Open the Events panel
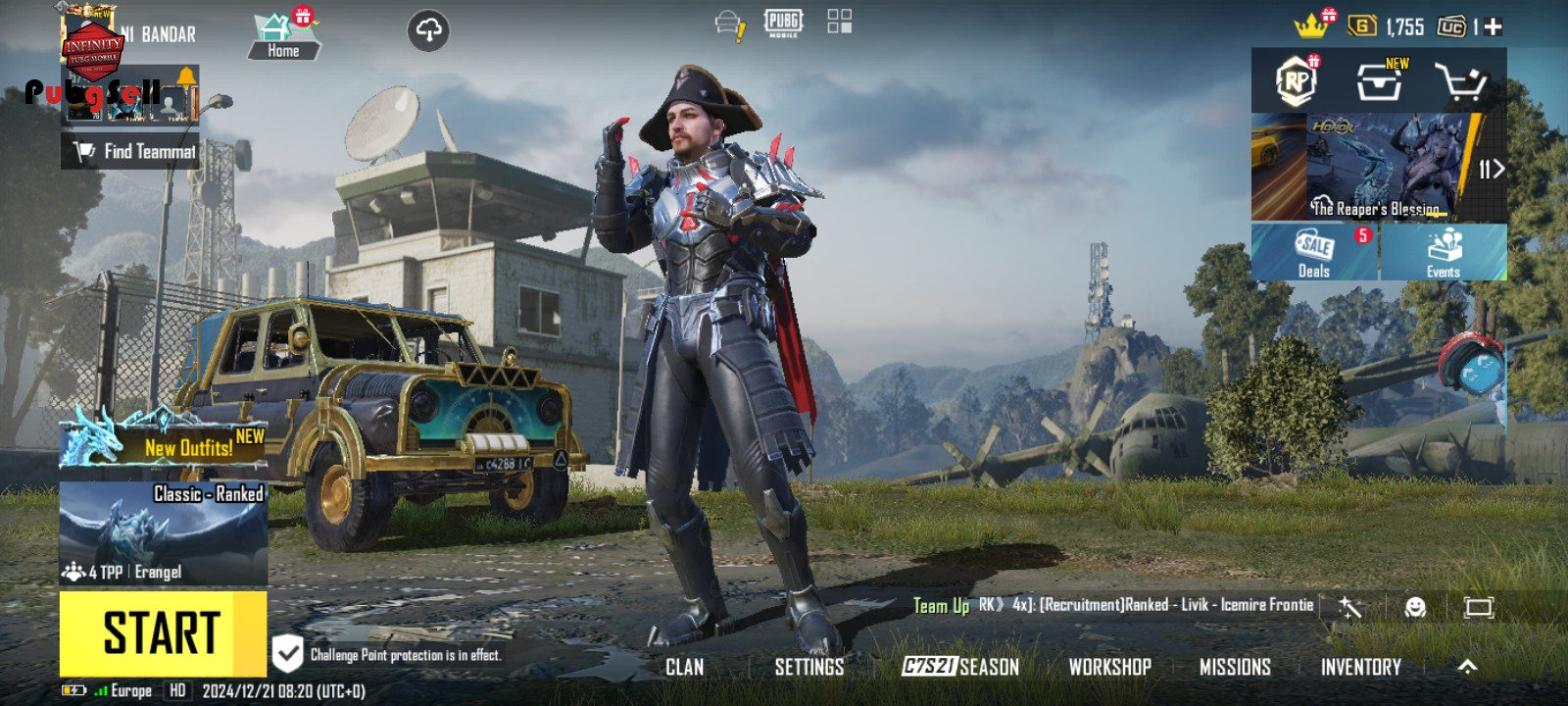This screenshot has height=706, width=1568. pyautogui.click(x=1444, y=252)
